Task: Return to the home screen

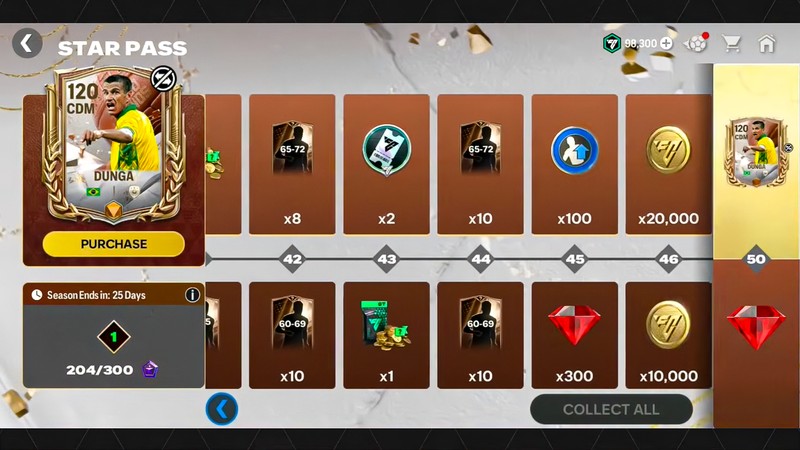Action: 767,44
